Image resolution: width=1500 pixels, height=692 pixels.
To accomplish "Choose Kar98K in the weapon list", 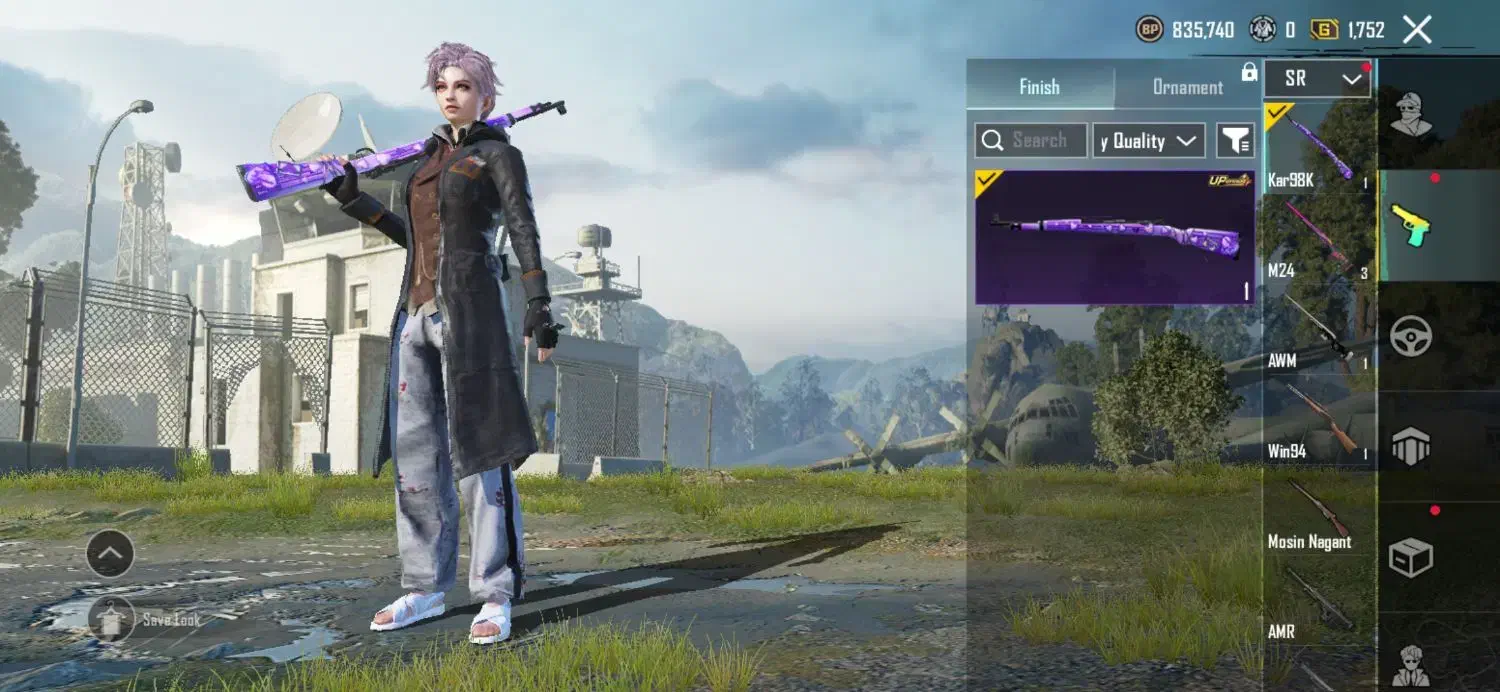I will [x=1318, y=147].
